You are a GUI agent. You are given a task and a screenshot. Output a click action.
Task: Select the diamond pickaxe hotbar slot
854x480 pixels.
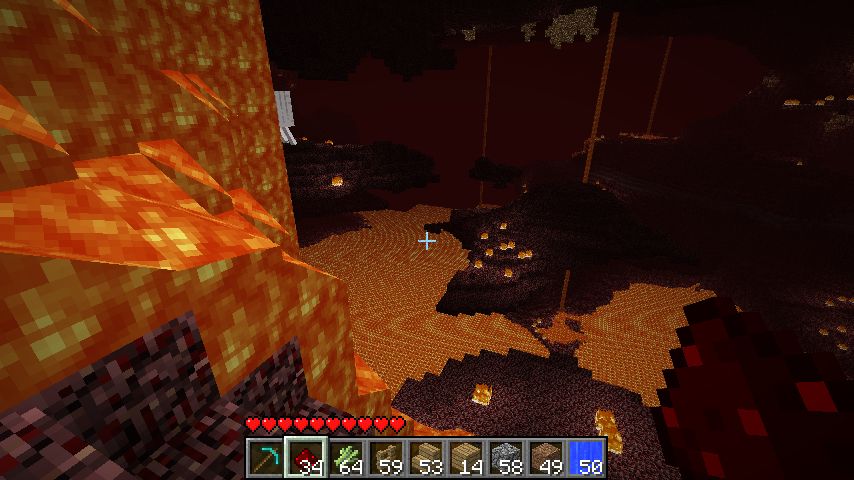[266, 457]
